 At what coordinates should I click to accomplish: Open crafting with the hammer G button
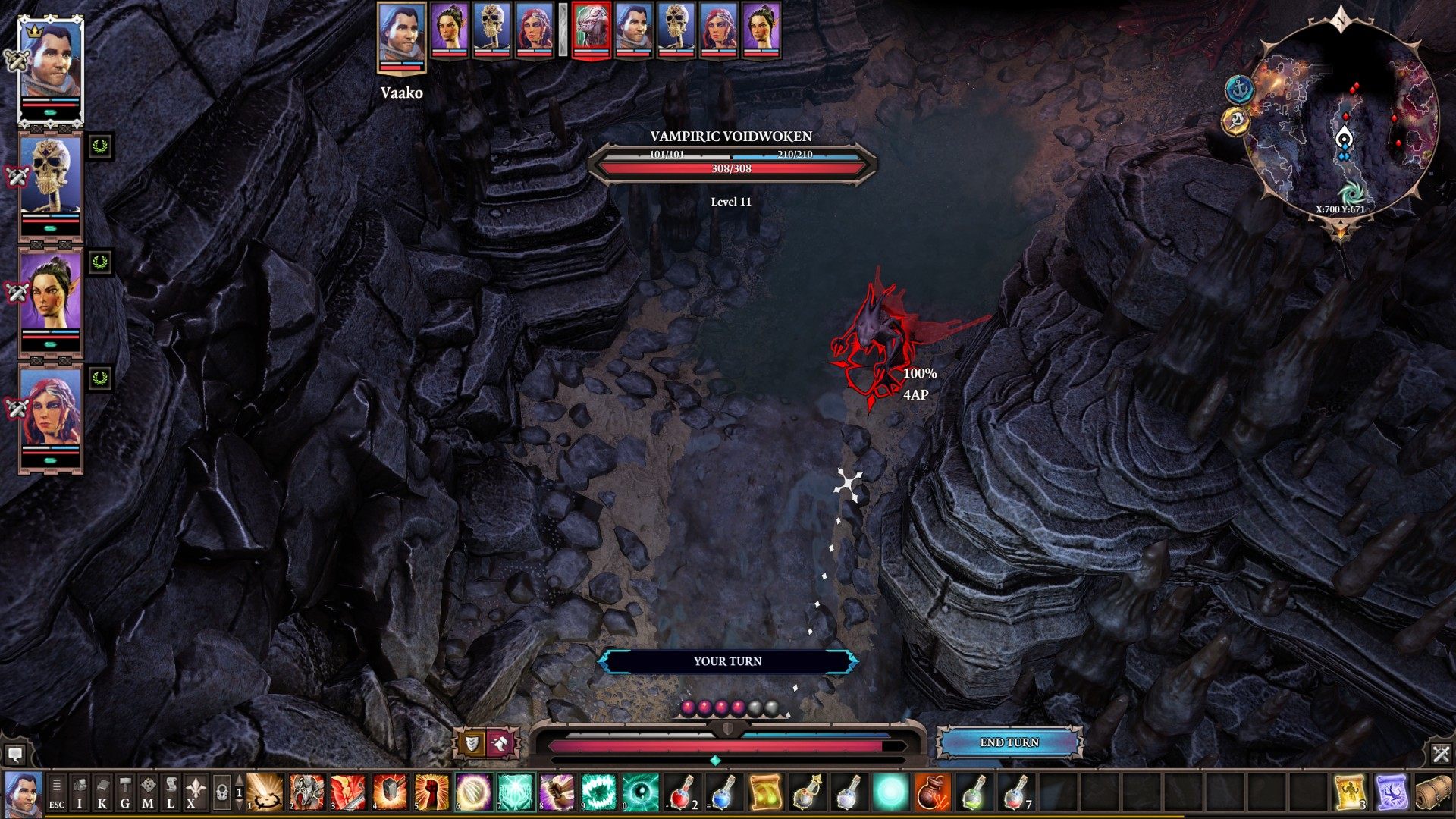pyautogui.click(x=125, y=792)
